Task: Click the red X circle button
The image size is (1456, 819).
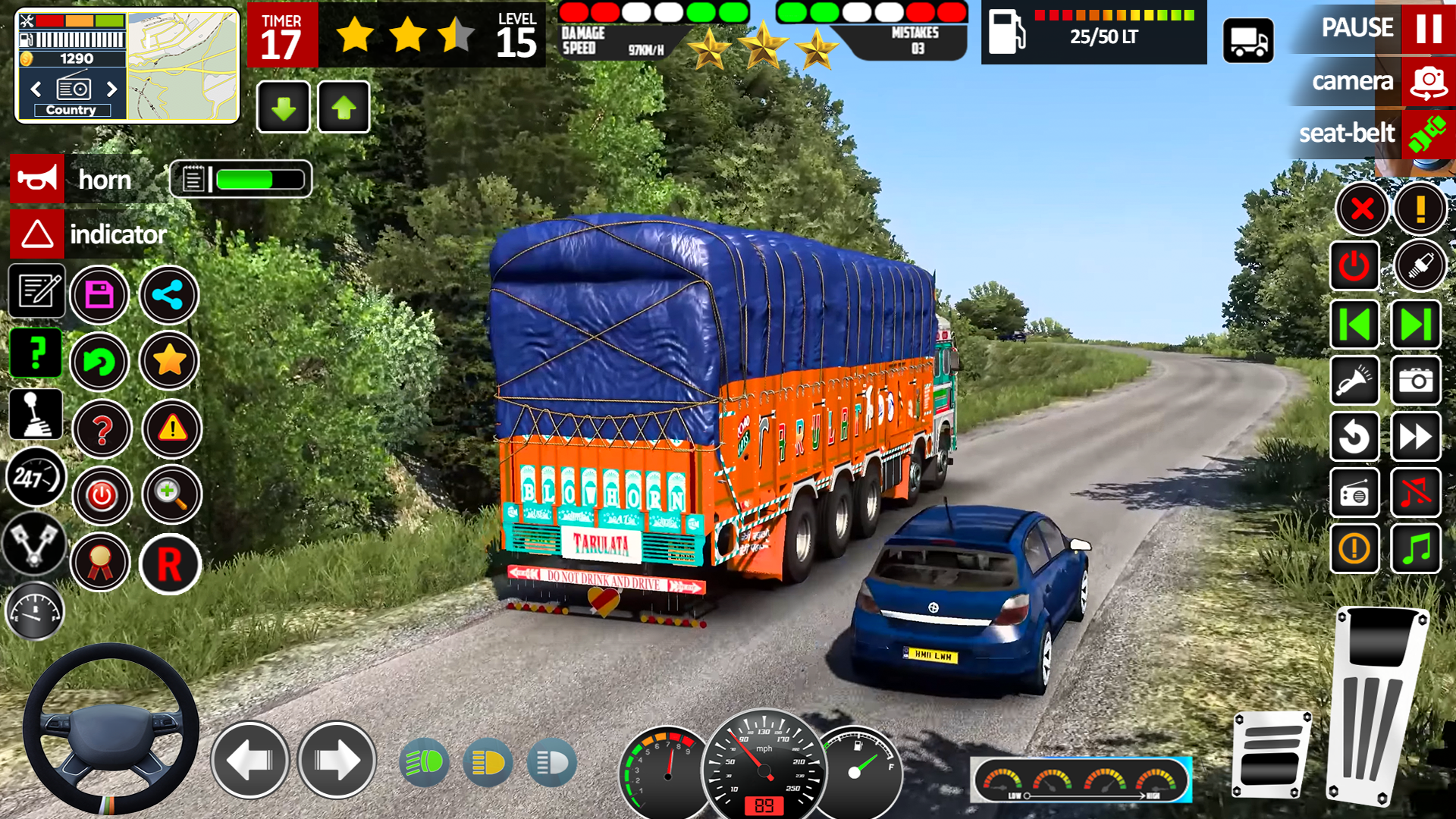Action: click(x=1362, y=209)
